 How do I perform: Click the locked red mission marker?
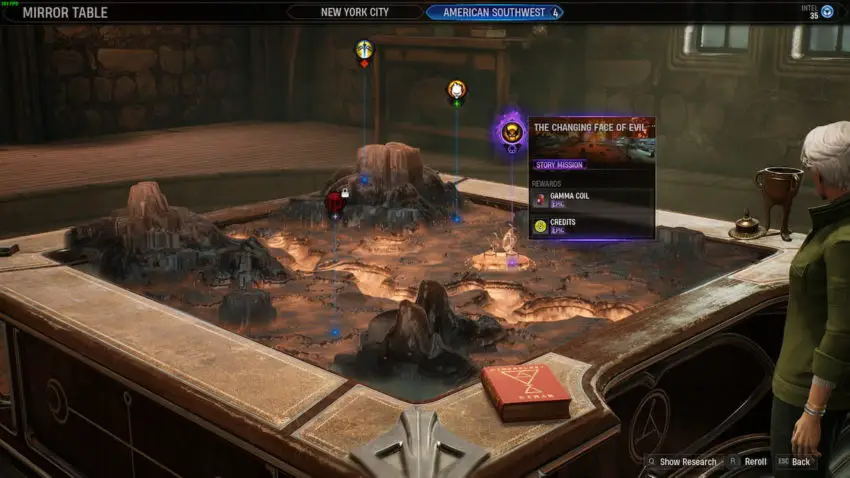(x=335, y=203)
